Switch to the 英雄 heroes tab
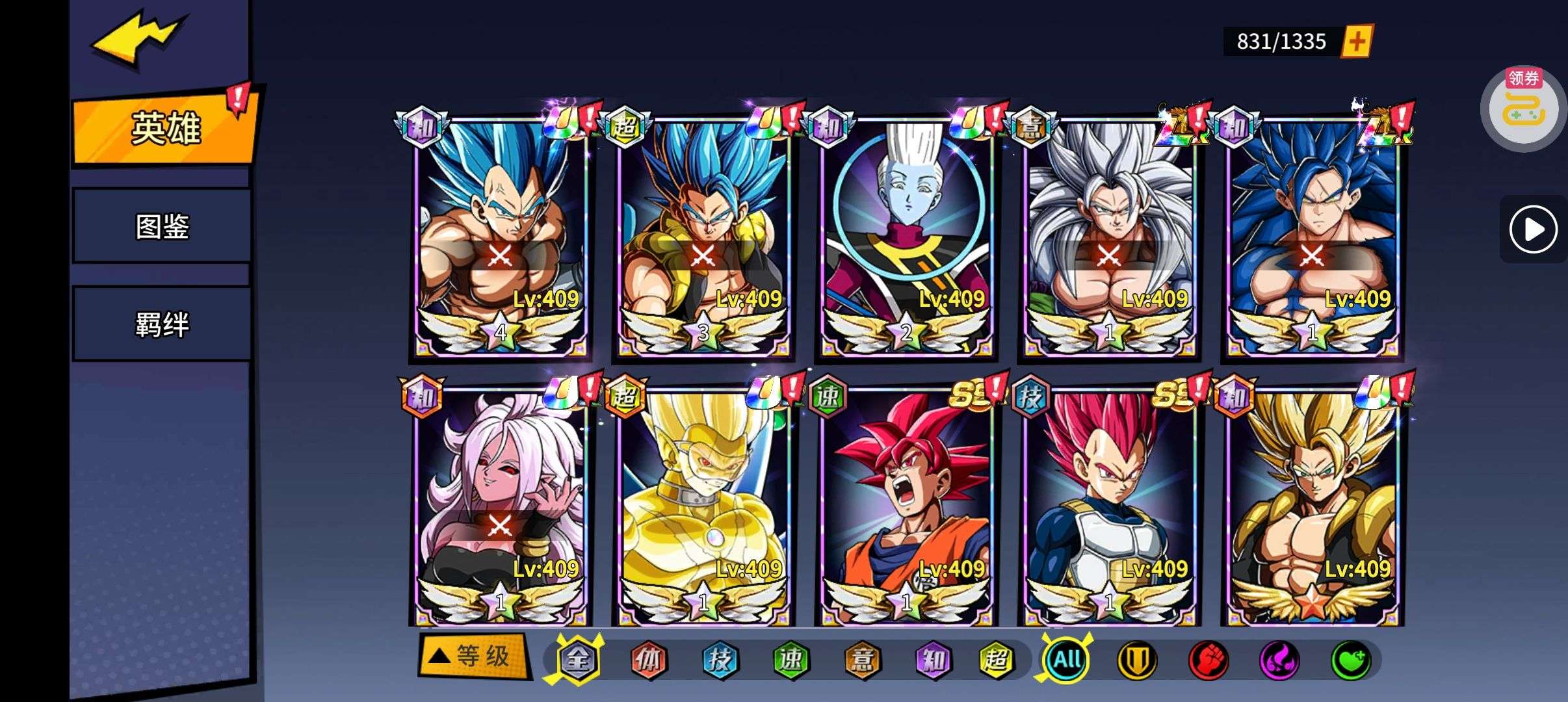This screenshot has height=702, width=1568. [x=165, y=127]
